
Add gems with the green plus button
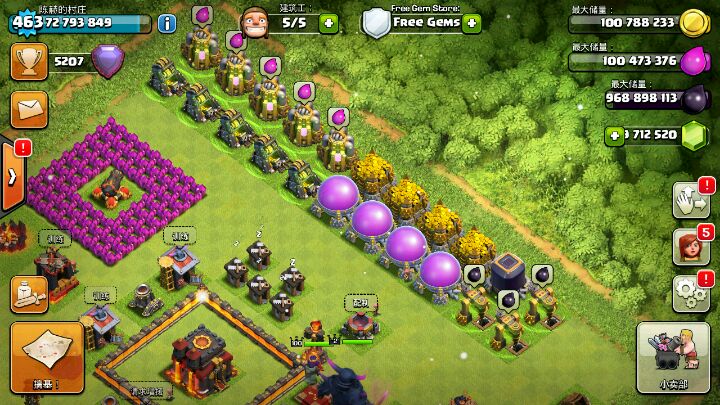coord(614,135)
